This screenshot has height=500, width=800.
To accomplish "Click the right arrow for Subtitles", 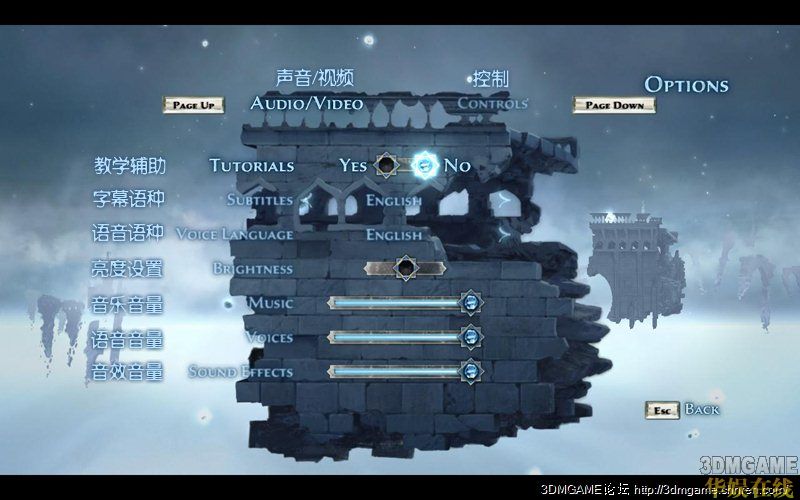I will pos(503,200).
